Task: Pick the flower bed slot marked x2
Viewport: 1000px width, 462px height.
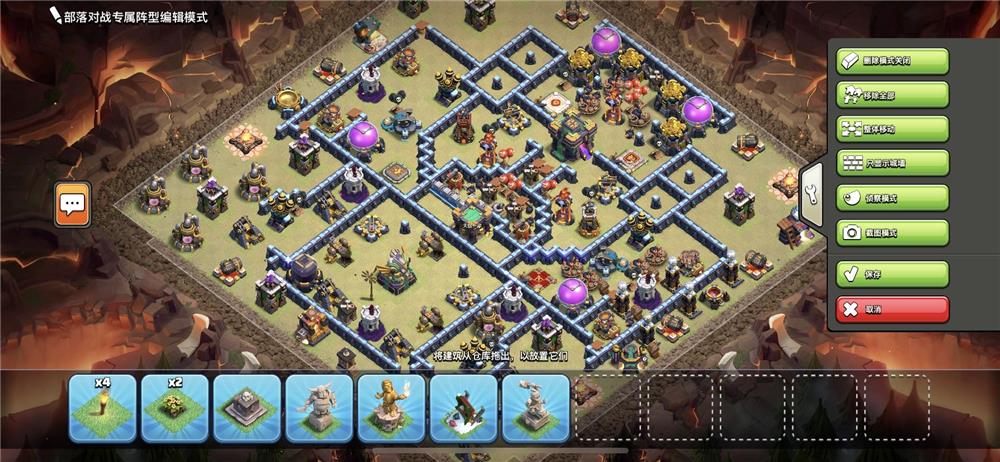Action: (175, 408)
